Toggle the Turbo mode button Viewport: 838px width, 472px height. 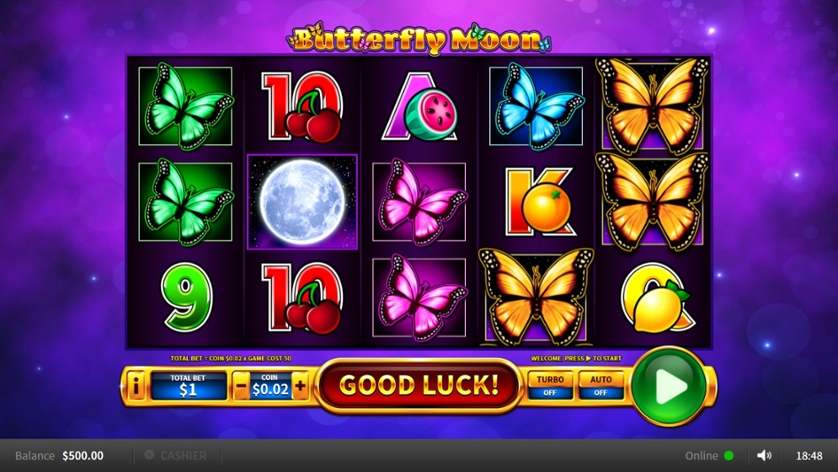click(550, 385)
